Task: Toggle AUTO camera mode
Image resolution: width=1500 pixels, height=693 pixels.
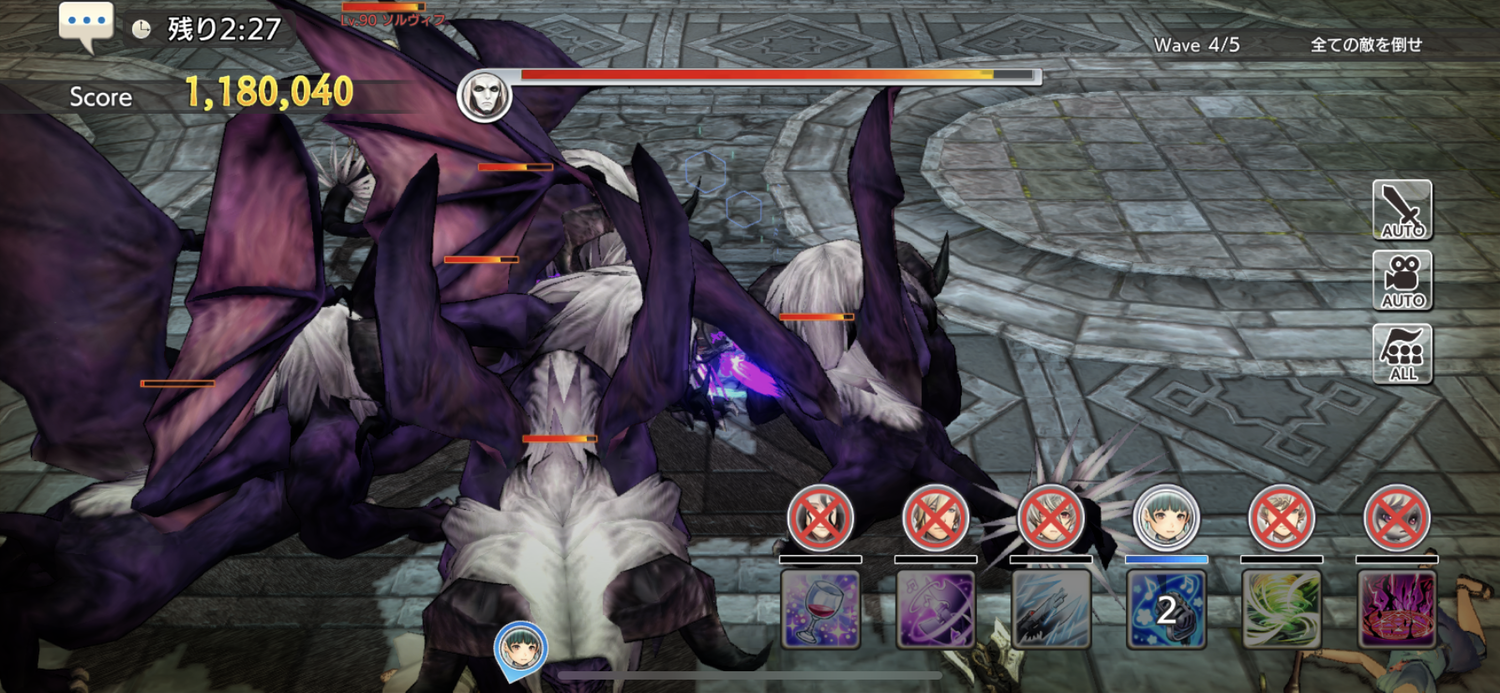Action: tap(1402, 281)
